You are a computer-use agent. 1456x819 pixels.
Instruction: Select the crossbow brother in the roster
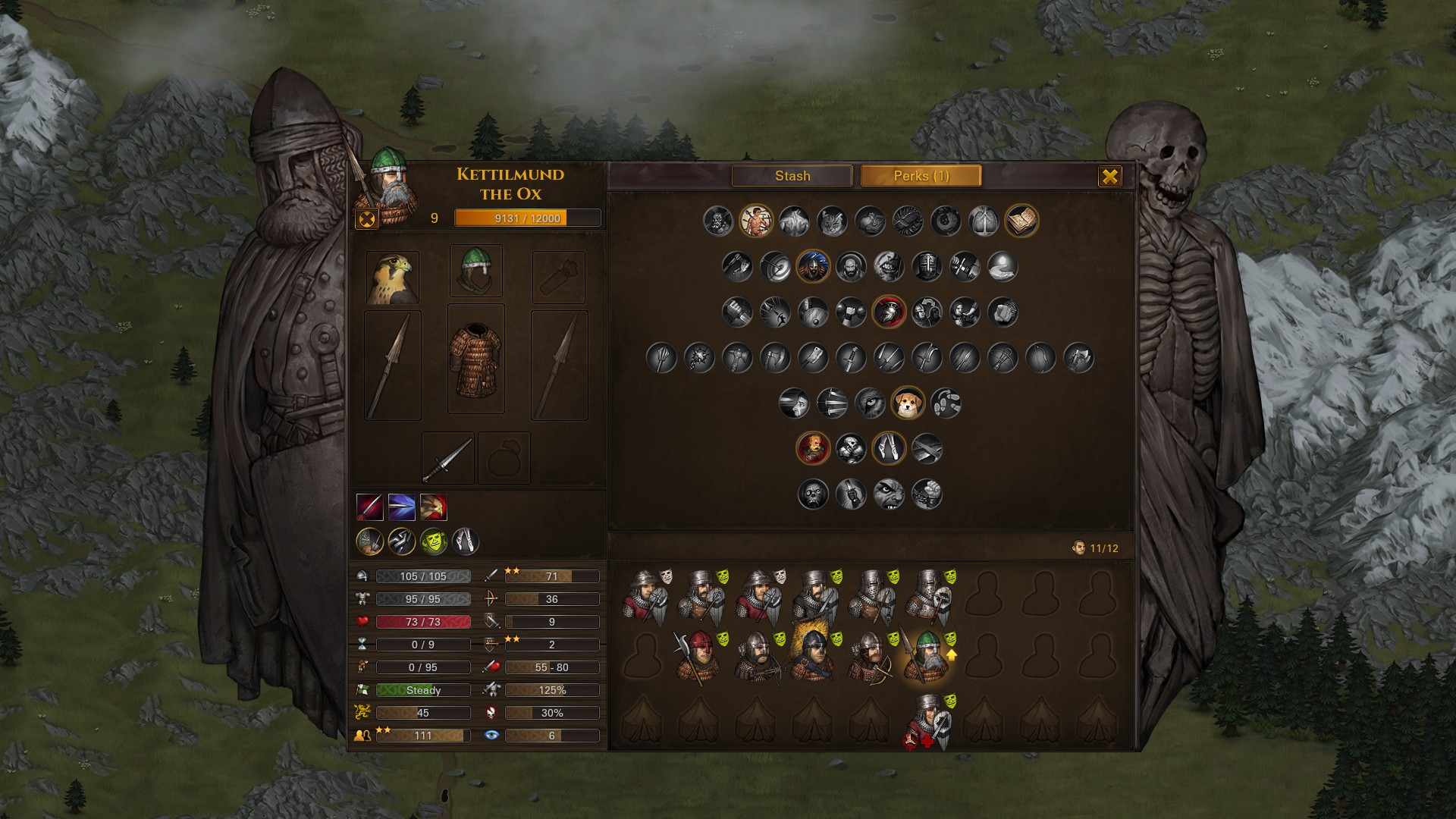pyautogui.click(x=755, y=657)
